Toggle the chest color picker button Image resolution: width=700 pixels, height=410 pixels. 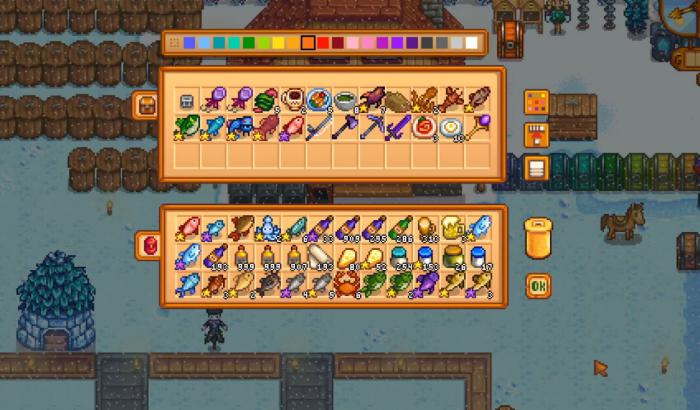[537, 102]
